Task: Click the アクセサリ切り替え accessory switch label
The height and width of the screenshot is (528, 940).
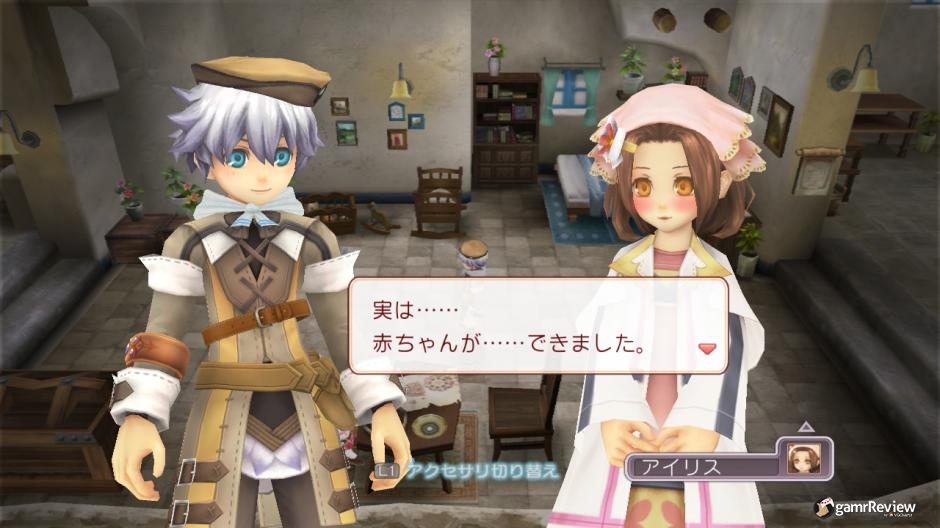Action: click(x=481, y=469)
